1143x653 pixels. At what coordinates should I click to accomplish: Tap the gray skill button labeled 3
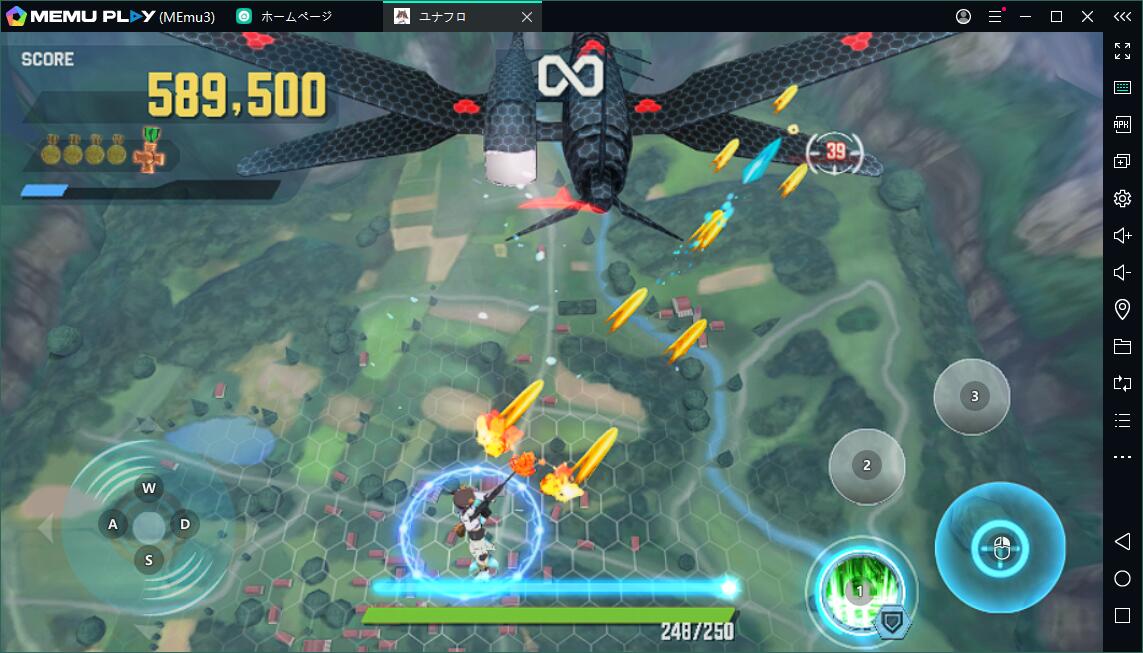coord(974,396)
